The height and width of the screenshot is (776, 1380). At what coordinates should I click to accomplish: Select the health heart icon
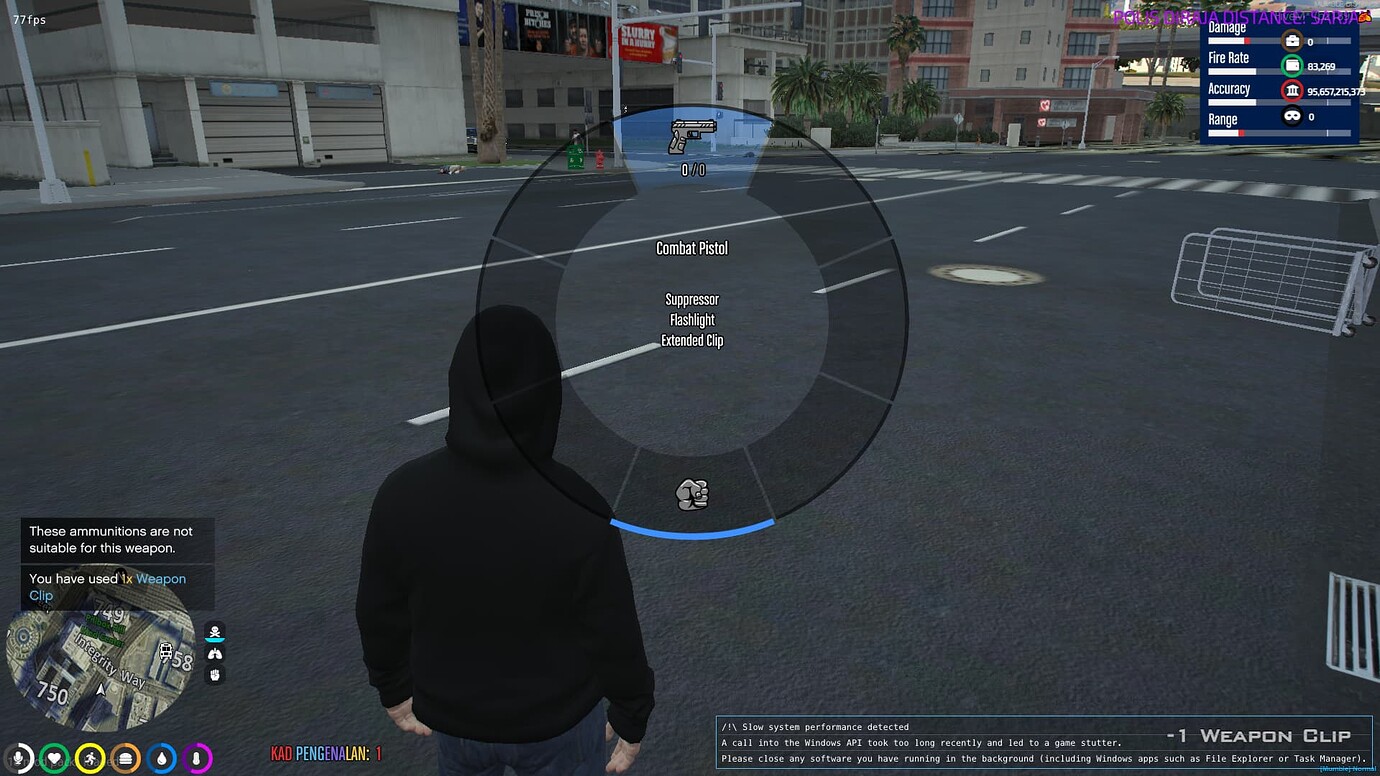pyautogui.click(x=54, y=757)
